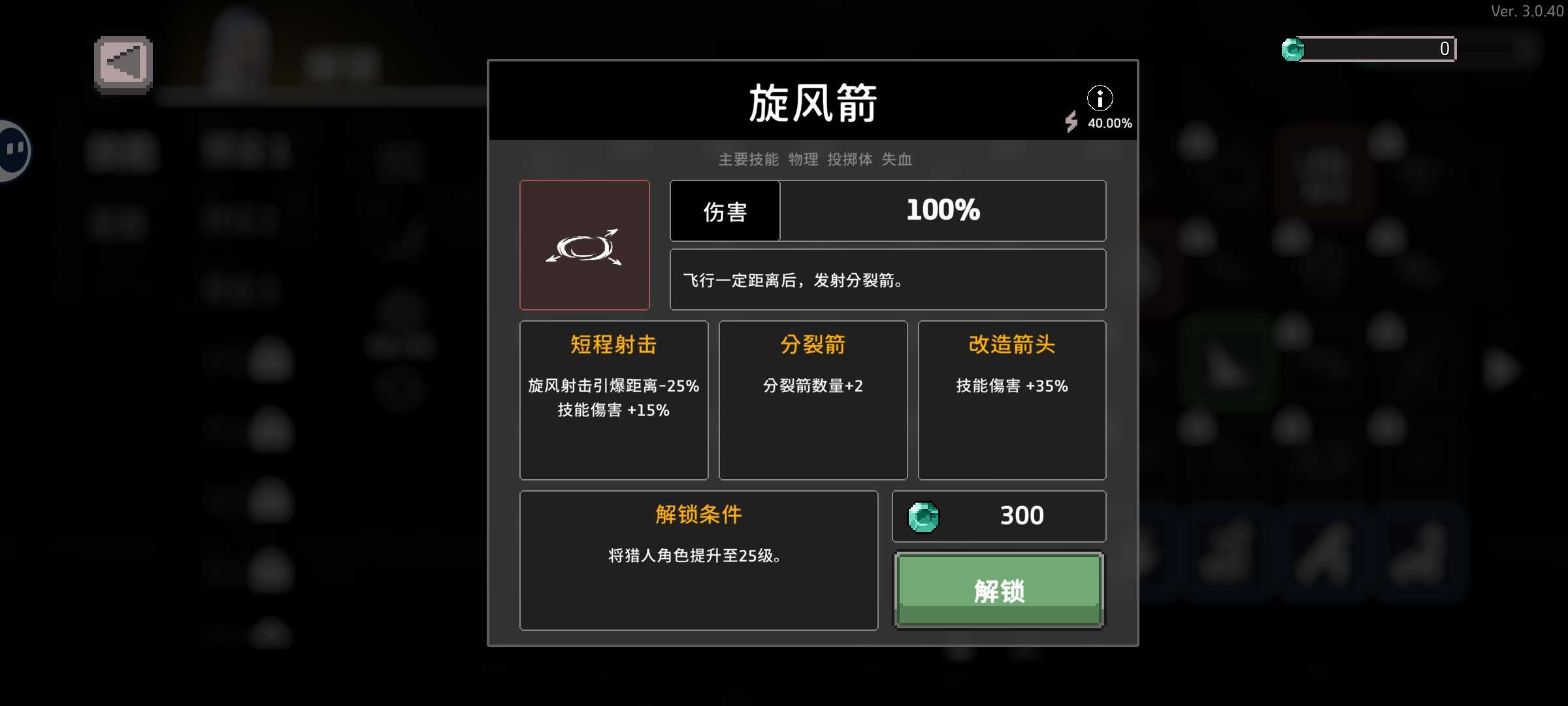
Task: Click the 主要技能 tag
Action: pos(748,160)
